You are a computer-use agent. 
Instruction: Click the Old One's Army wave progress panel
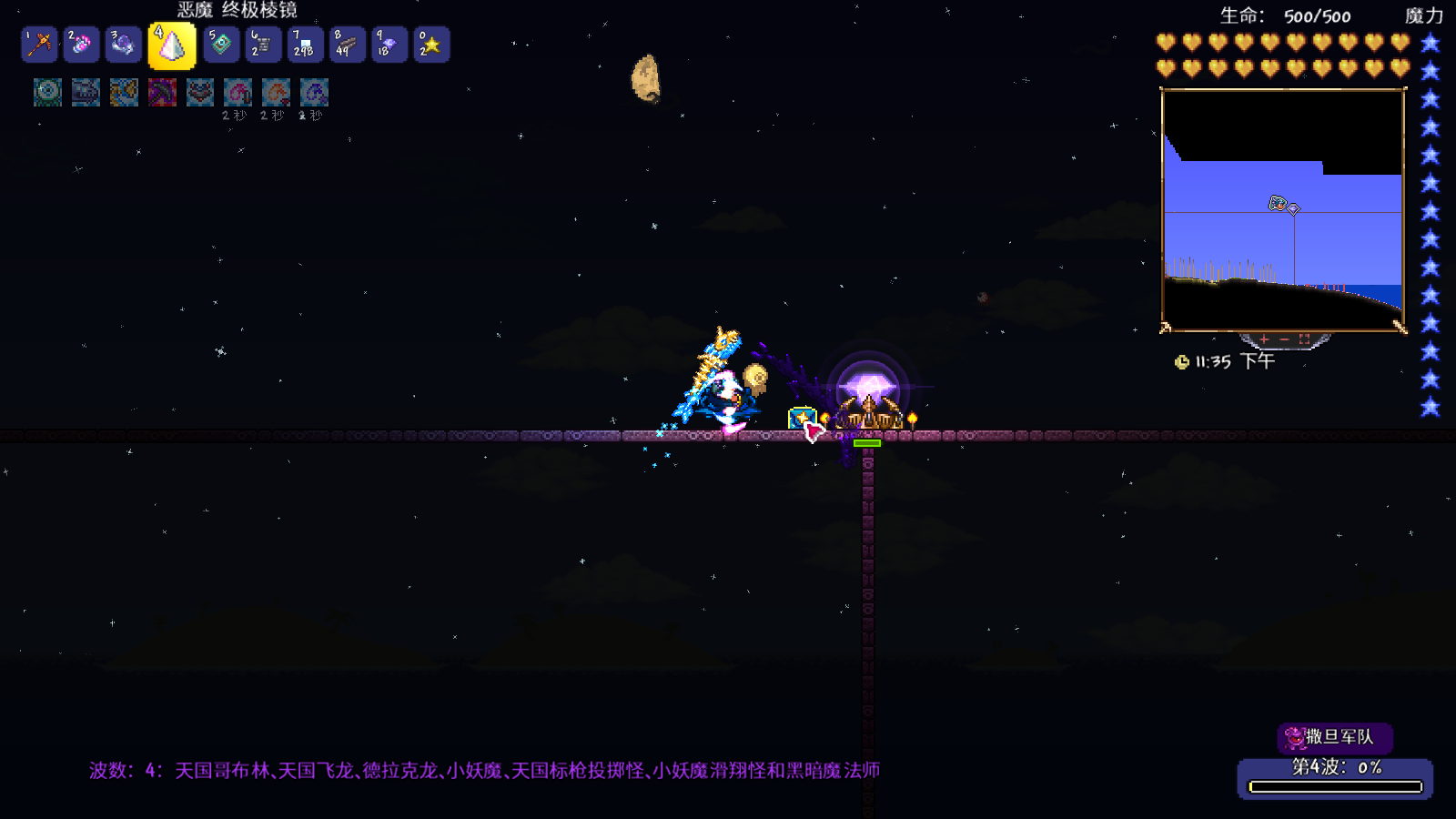(1335, 778)
